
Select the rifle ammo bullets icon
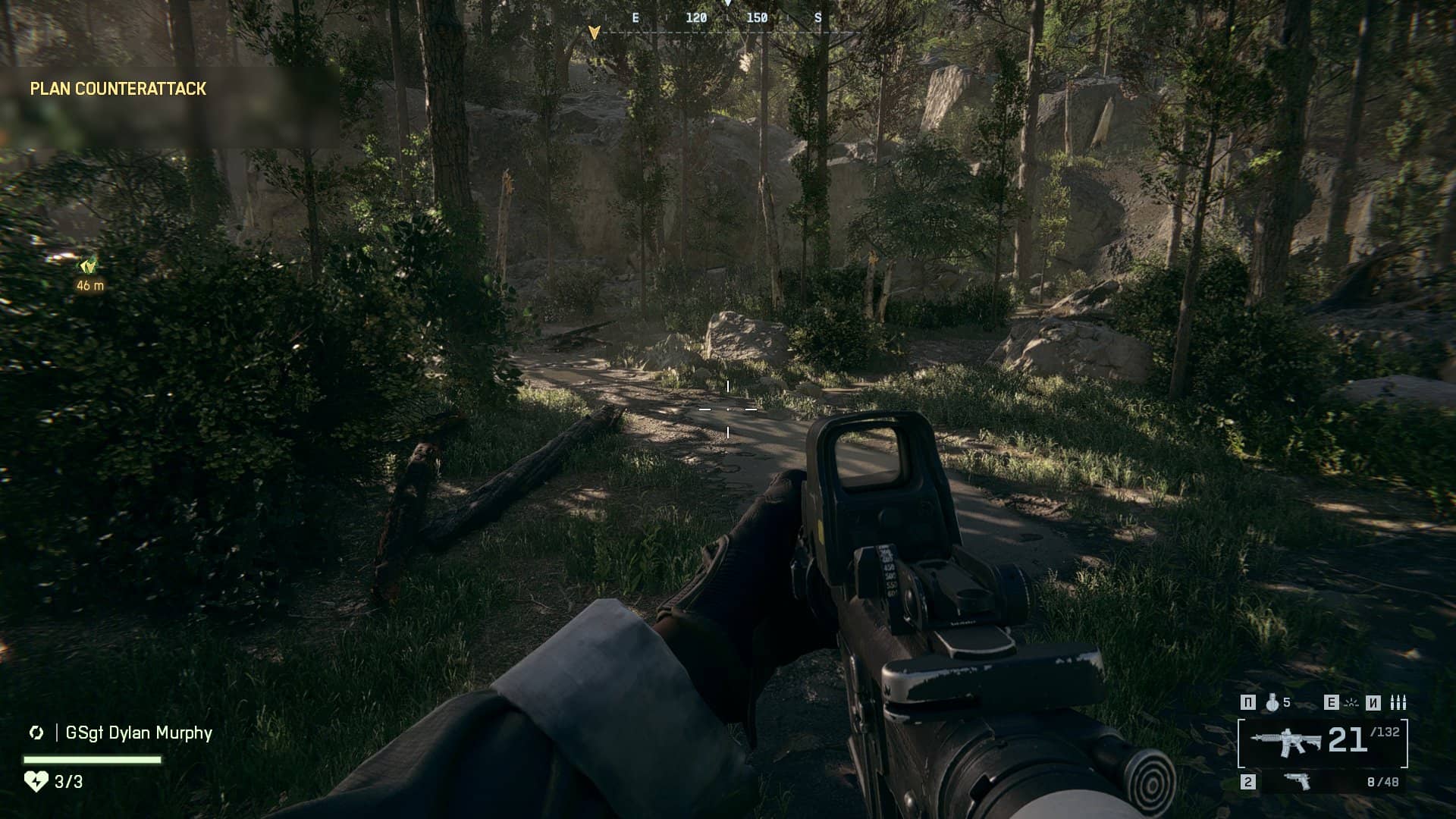pyautogui.click(x=1399, y=703)
